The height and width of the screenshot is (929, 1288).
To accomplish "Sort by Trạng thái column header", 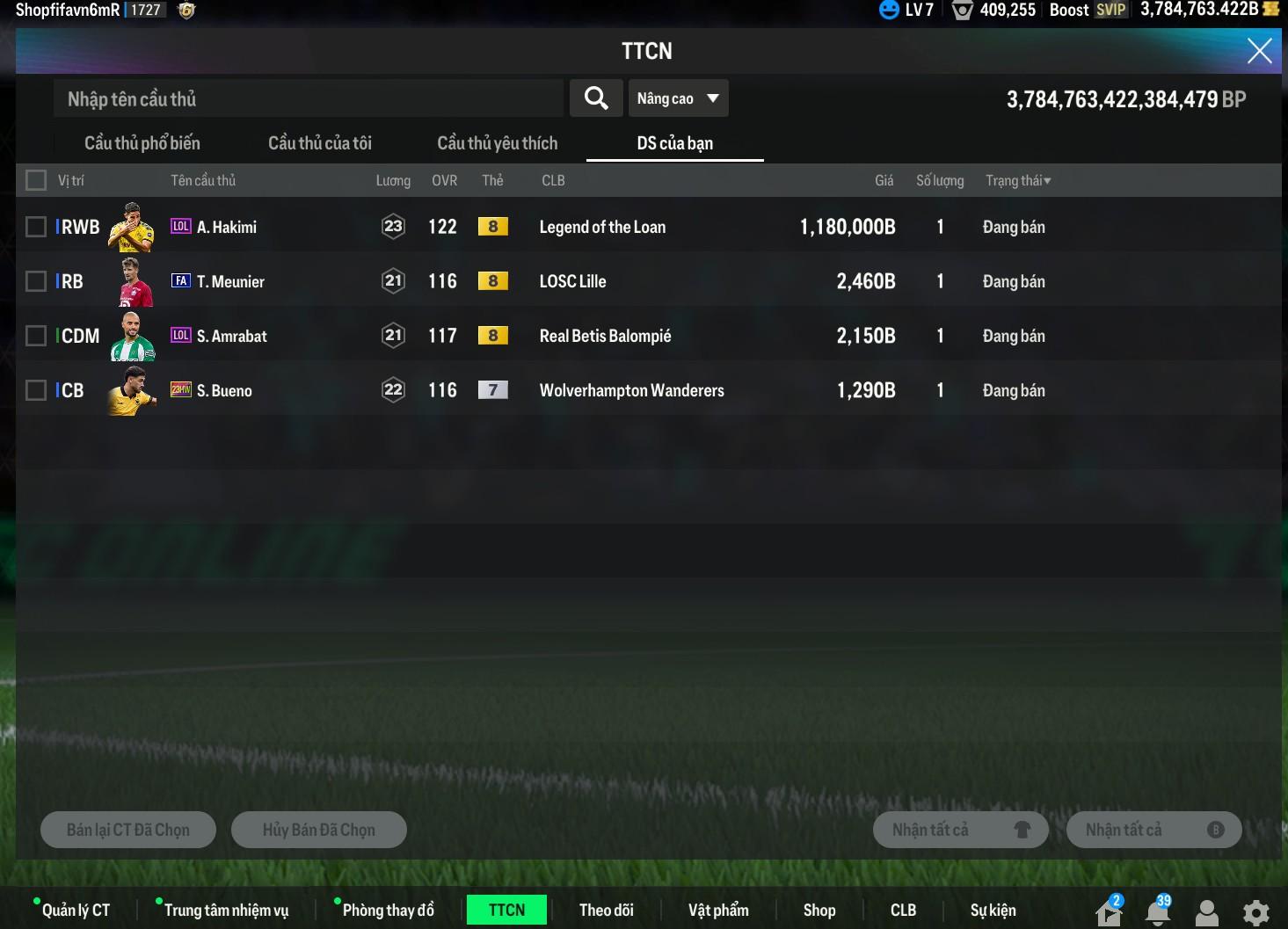I will [x=1017, y=180].
